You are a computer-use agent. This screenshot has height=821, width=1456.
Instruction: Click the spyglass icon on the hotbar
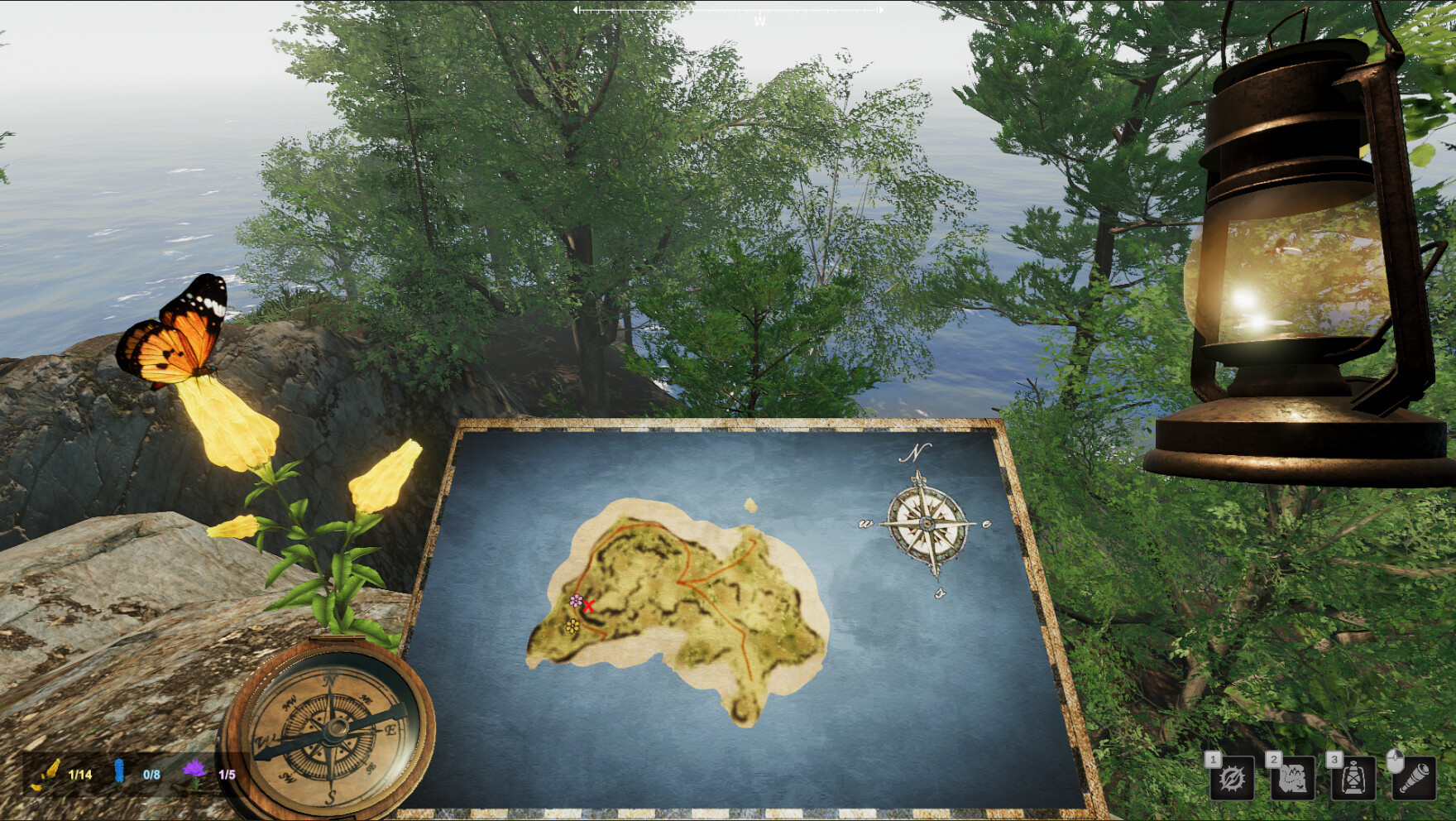coord(1415,778)
